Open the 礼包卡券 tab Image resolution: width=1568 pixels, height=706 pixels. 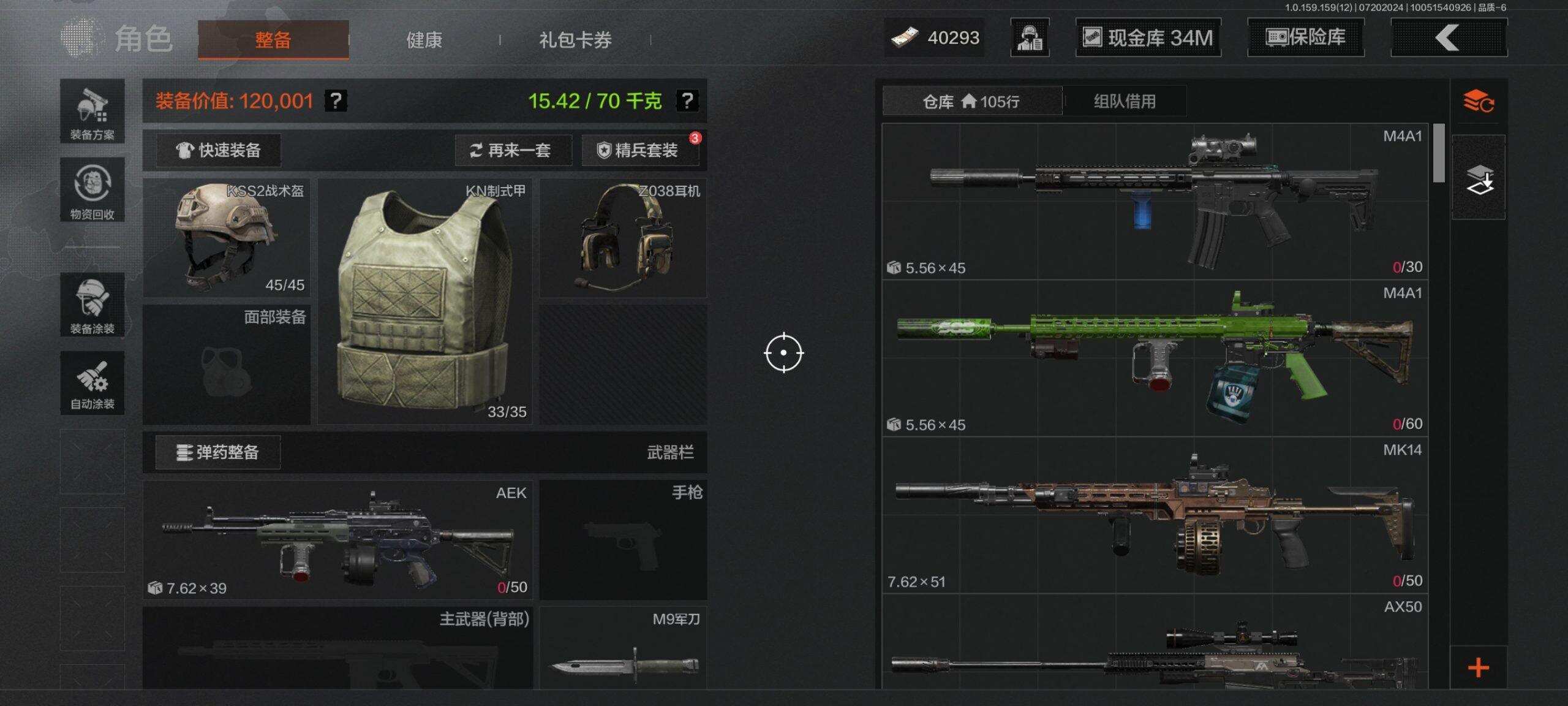(575, 40)
